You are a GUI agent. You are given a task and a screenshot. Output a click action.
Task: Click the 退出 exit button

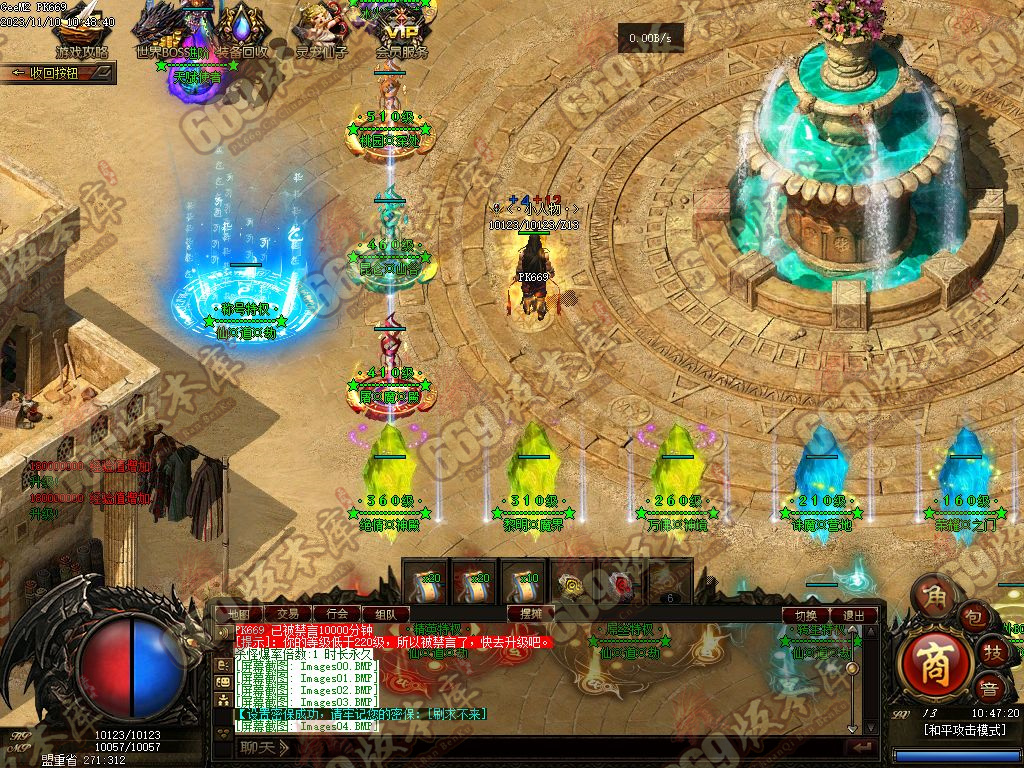click(854, 615)
